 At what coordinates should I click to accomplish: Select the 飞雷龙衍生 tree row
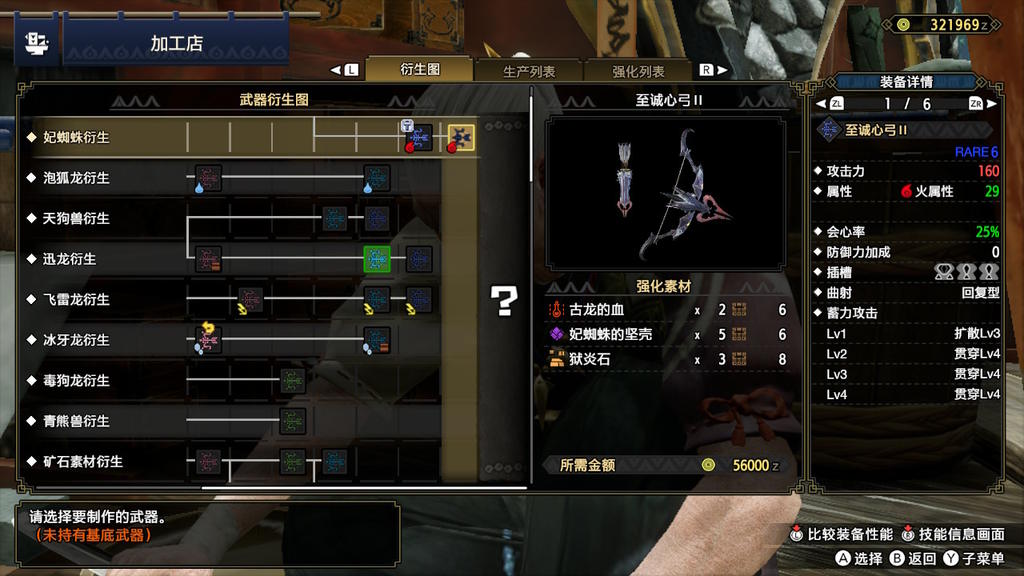(76, 299)
